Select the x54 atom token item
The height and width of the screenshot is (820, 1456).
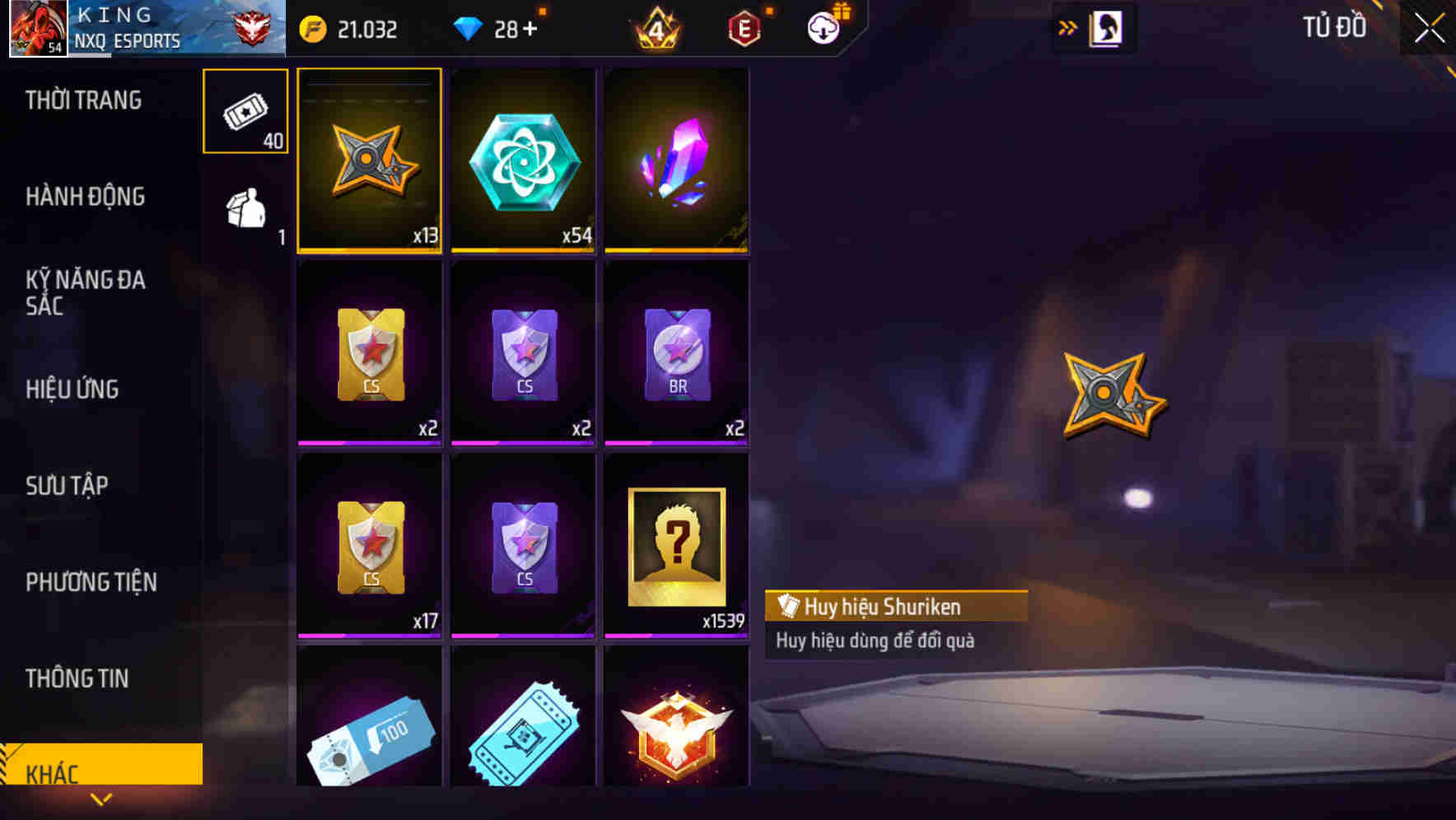coord(522,161)
